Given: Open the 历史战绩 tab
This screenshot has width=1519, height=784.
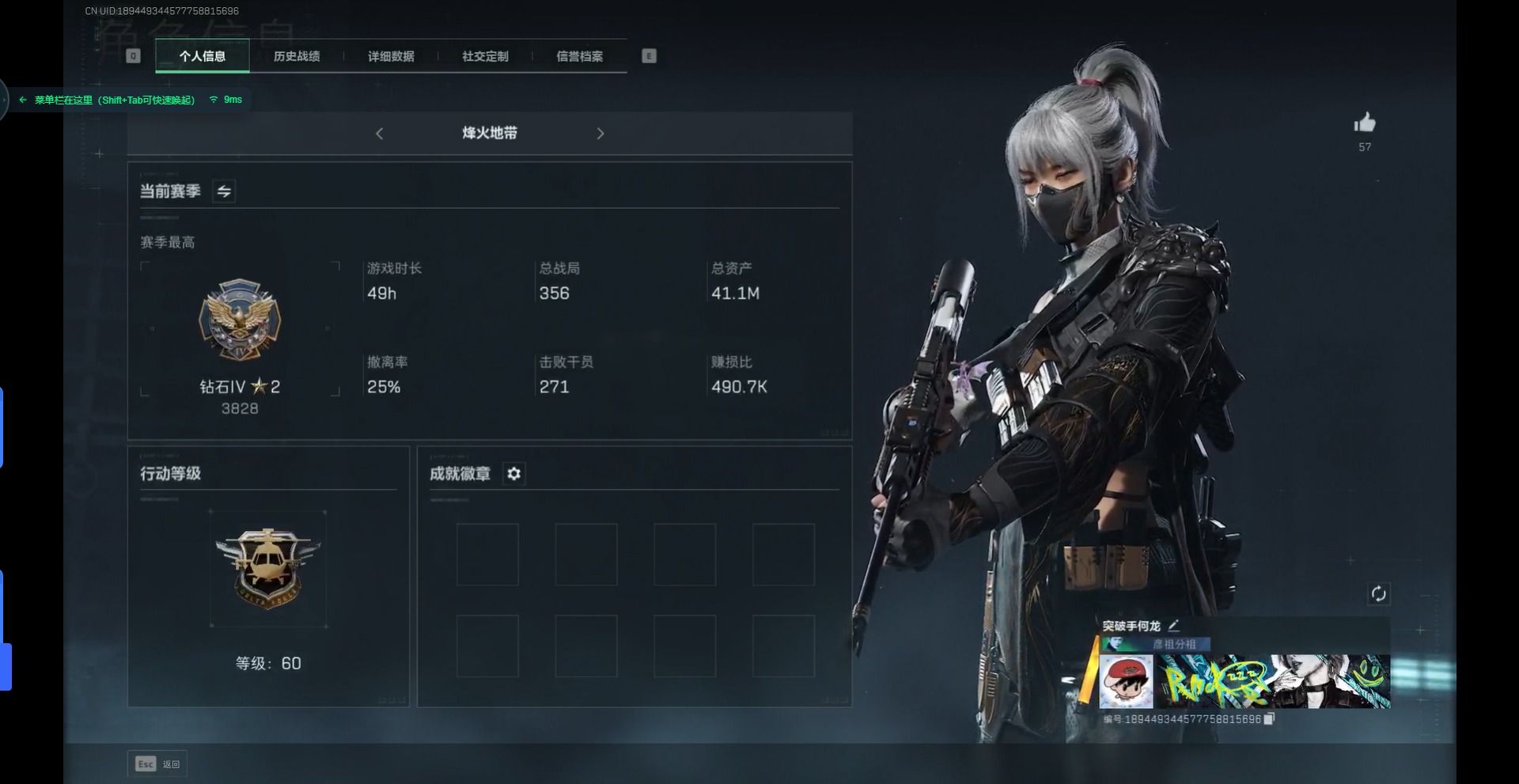Looking at the screenshot, I should pyautogui.click(x=297, y=56).
